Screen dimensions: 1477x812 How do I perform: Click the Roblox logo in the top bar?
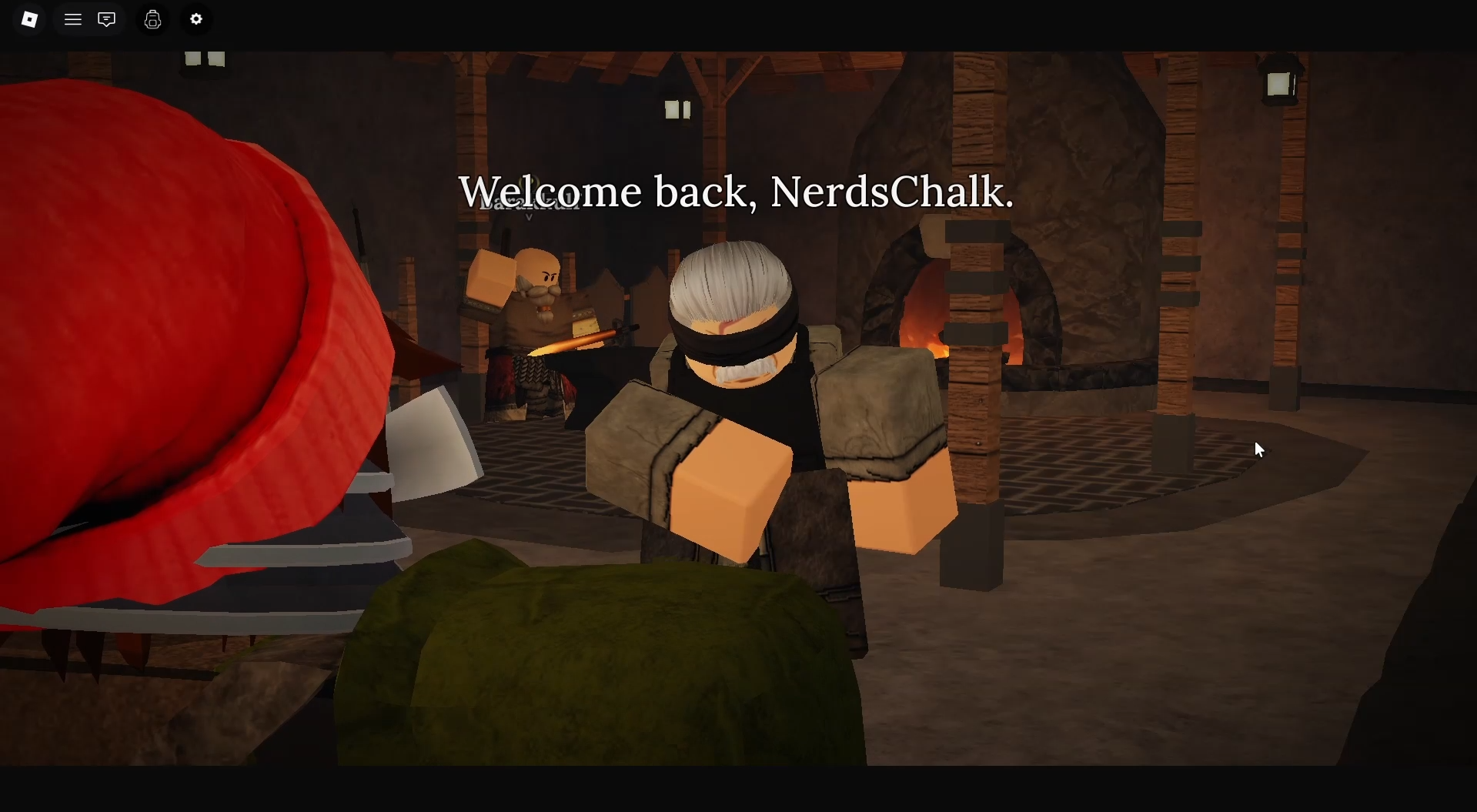pos(29,19)
